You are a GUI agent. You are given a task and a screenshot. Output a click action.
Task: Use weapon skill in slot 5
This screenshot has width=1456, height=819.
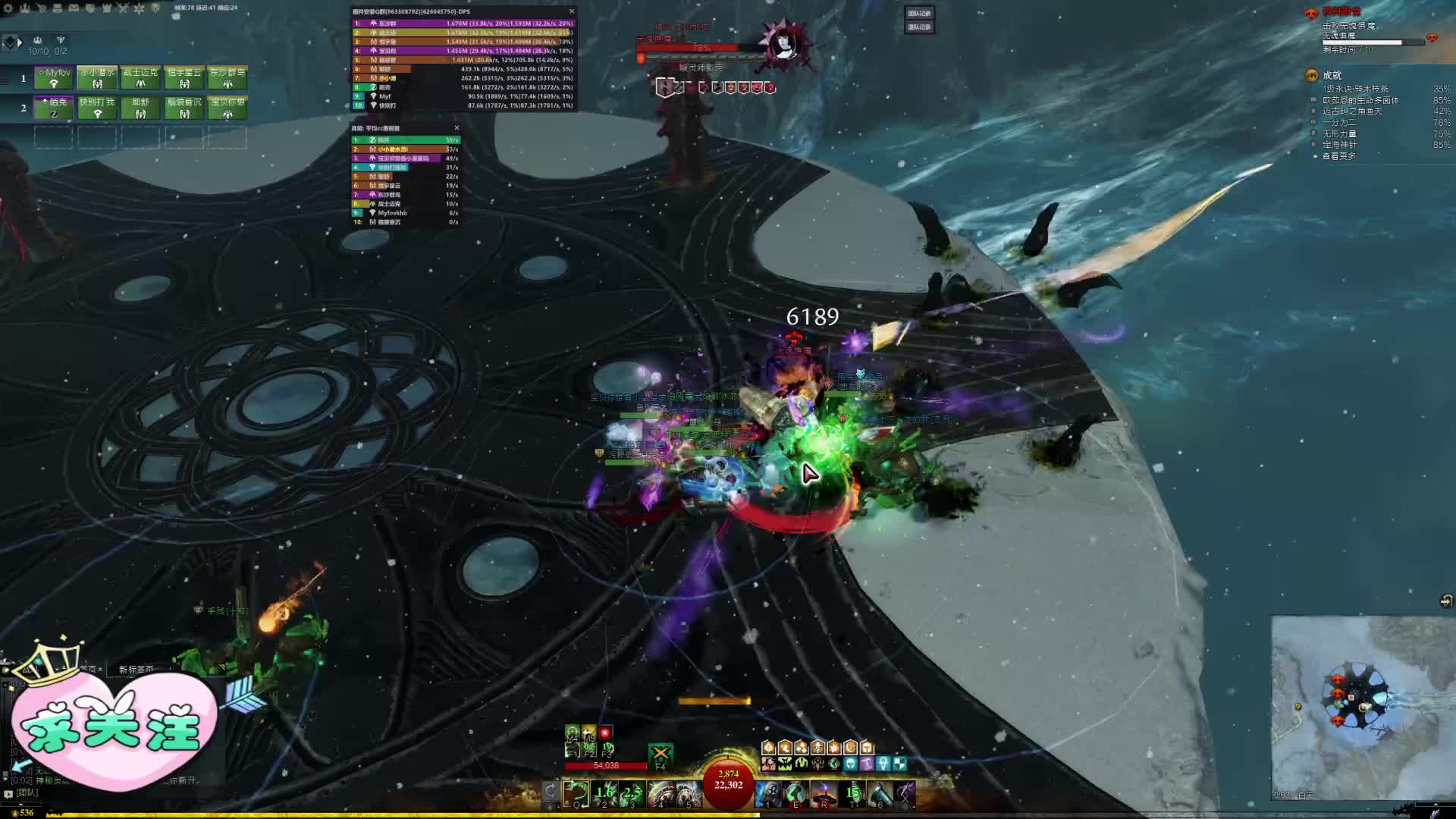coord(688,794)
